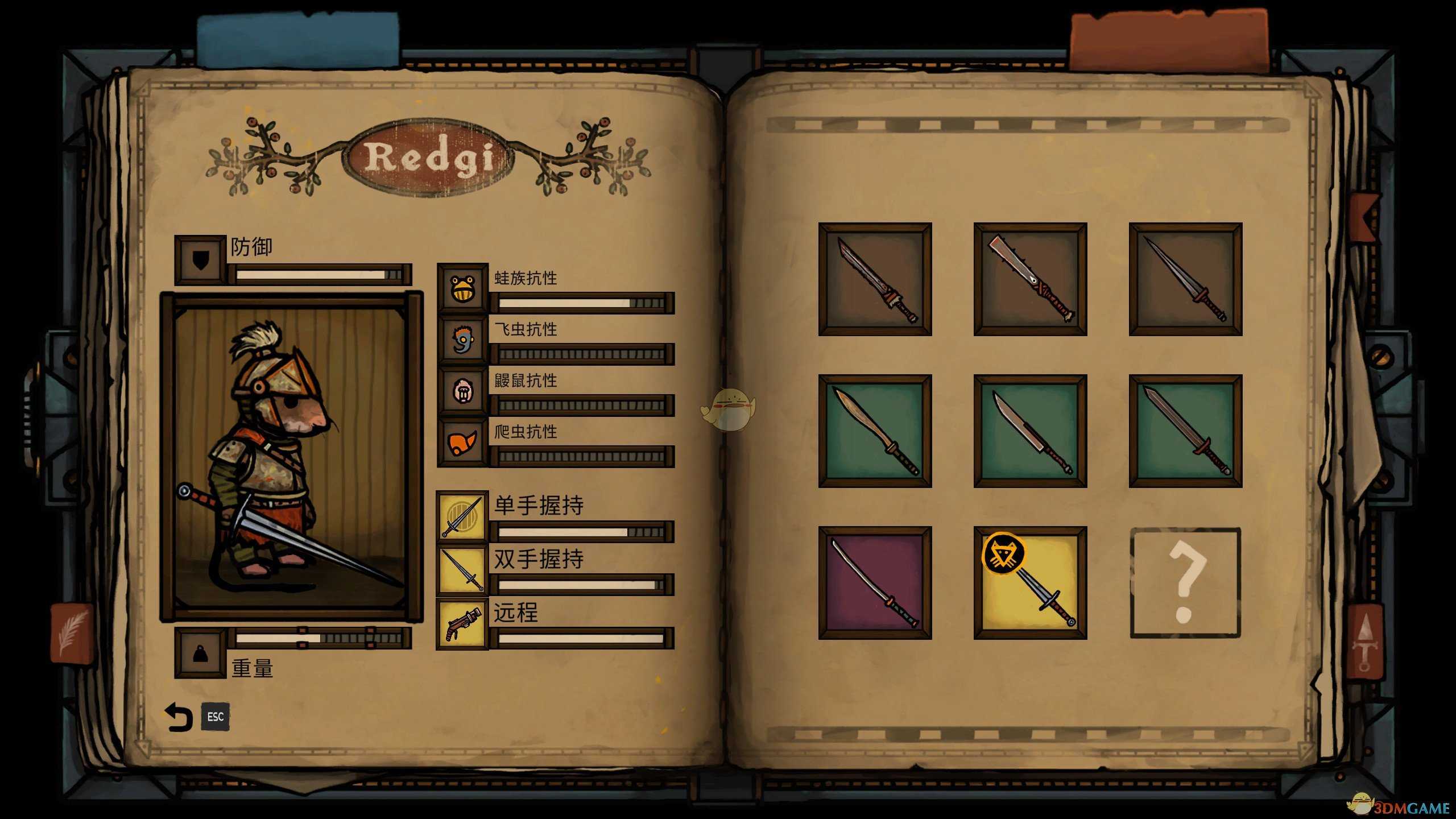
Task: Choose the two-handed sword category icon
Action: coord(462,569)
